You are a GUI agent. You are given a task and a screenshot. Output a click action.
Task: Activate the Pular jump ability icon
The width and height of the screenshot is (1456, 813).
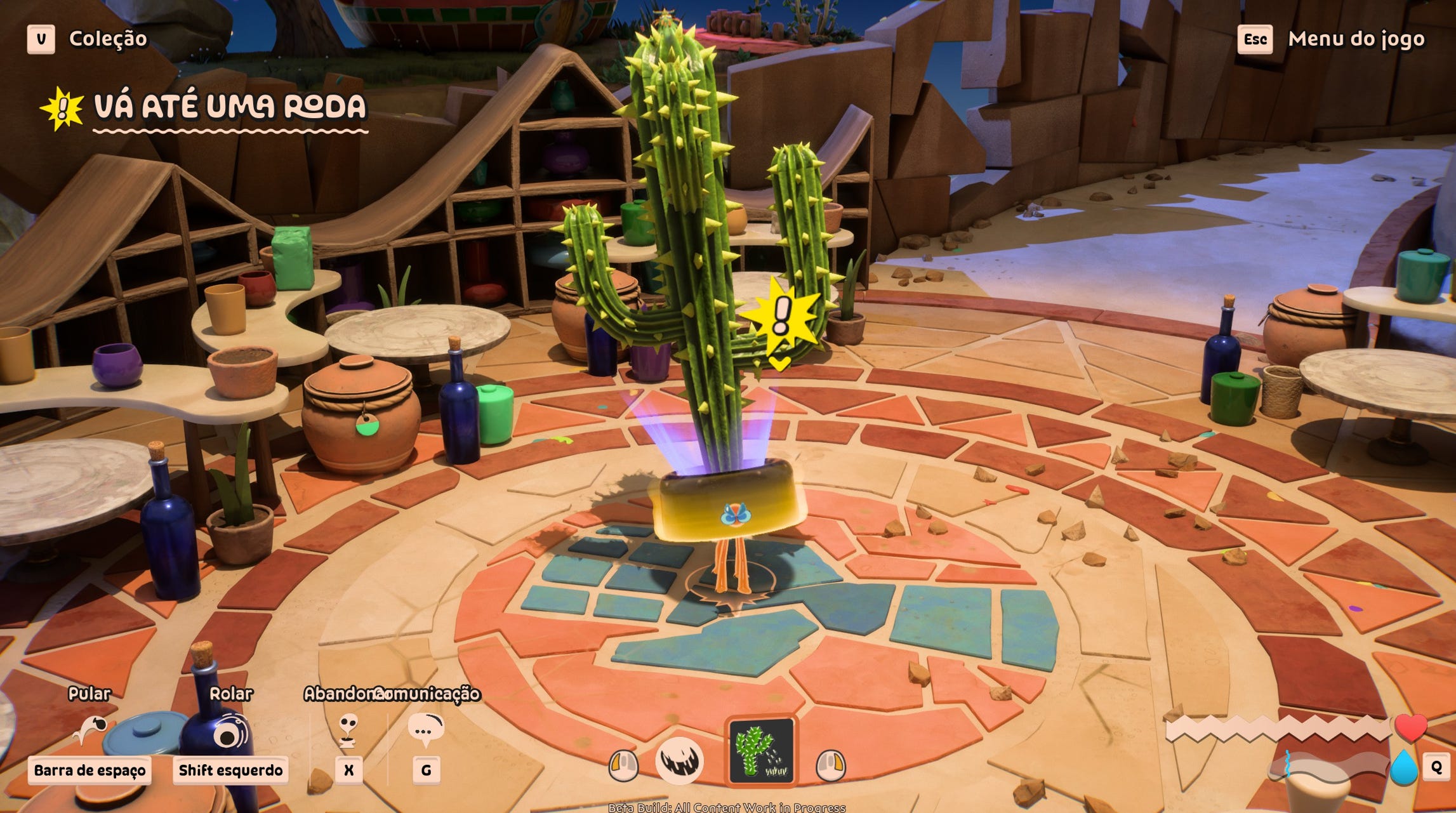point(89,730)
